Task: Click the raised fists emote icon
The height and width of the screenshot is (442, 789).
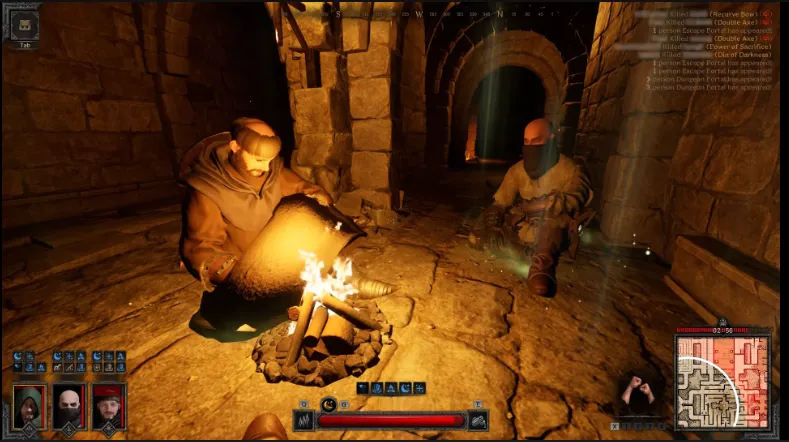Action: point(634,391)
